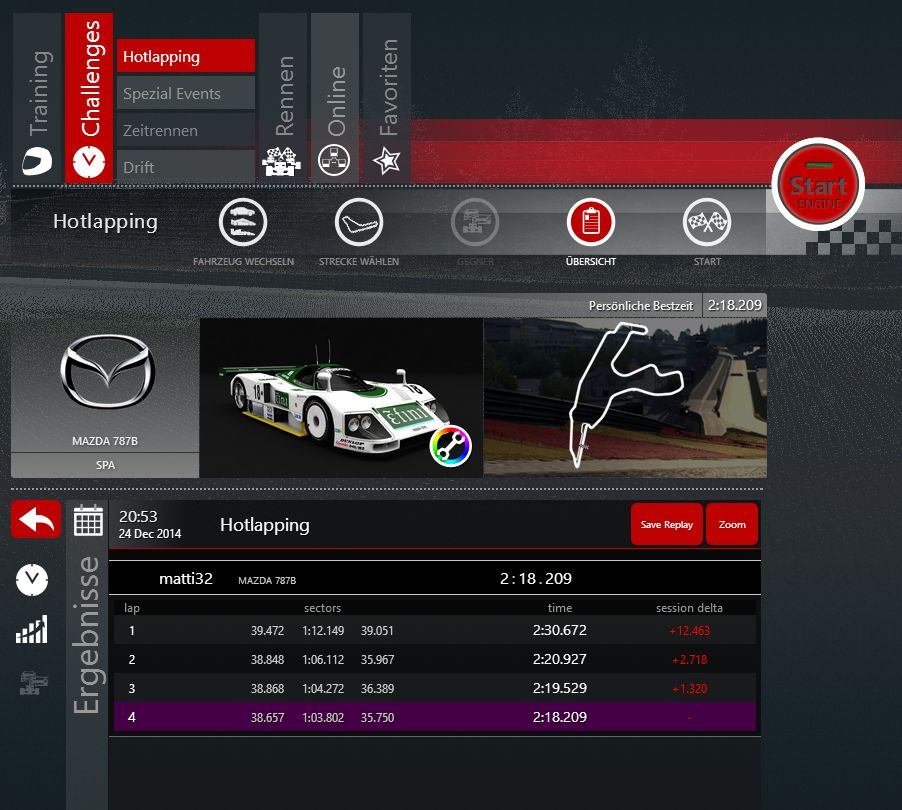Open the Online tab

[335, 98]
